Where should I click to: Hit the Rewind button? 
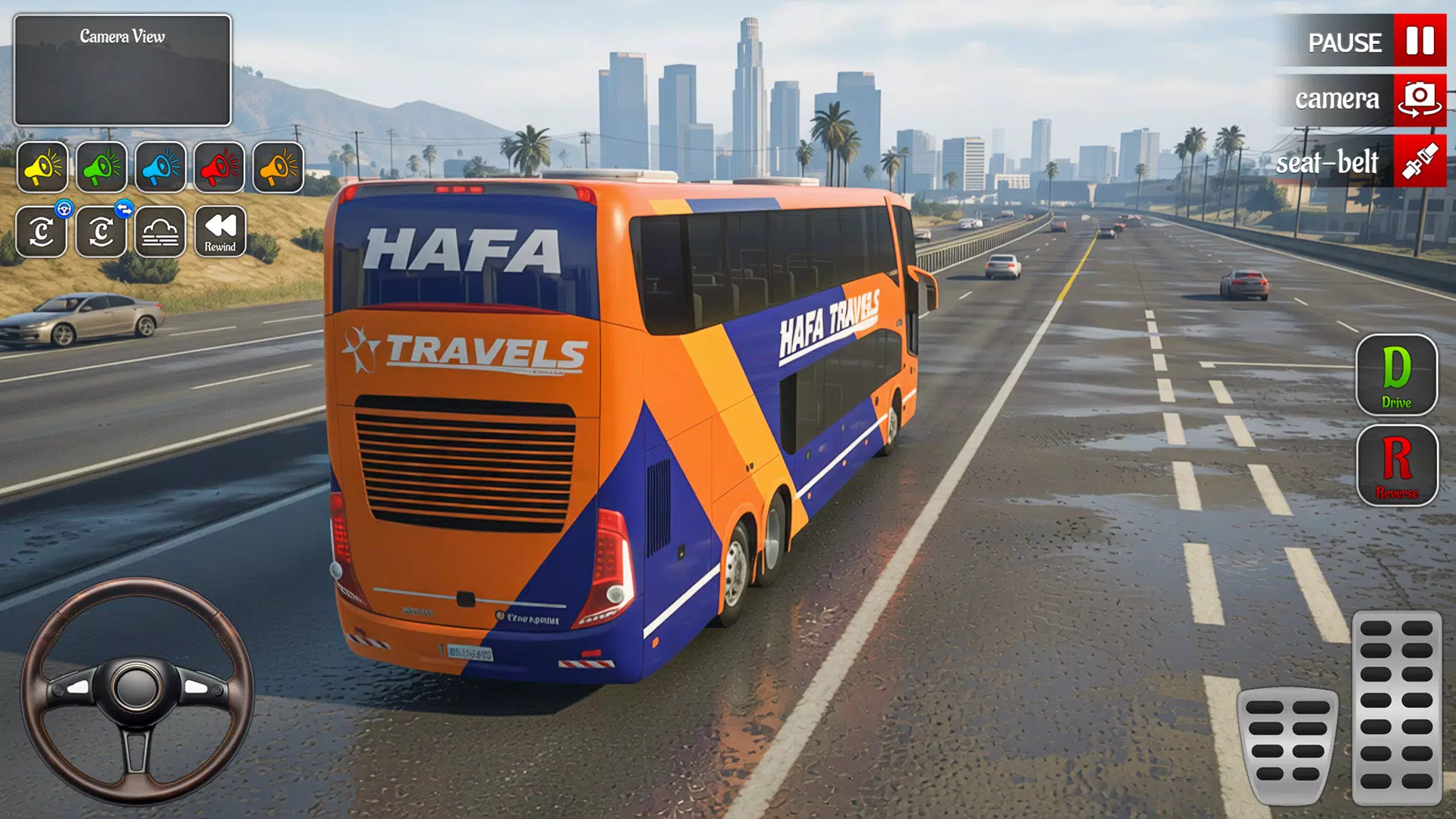(220, 232)
